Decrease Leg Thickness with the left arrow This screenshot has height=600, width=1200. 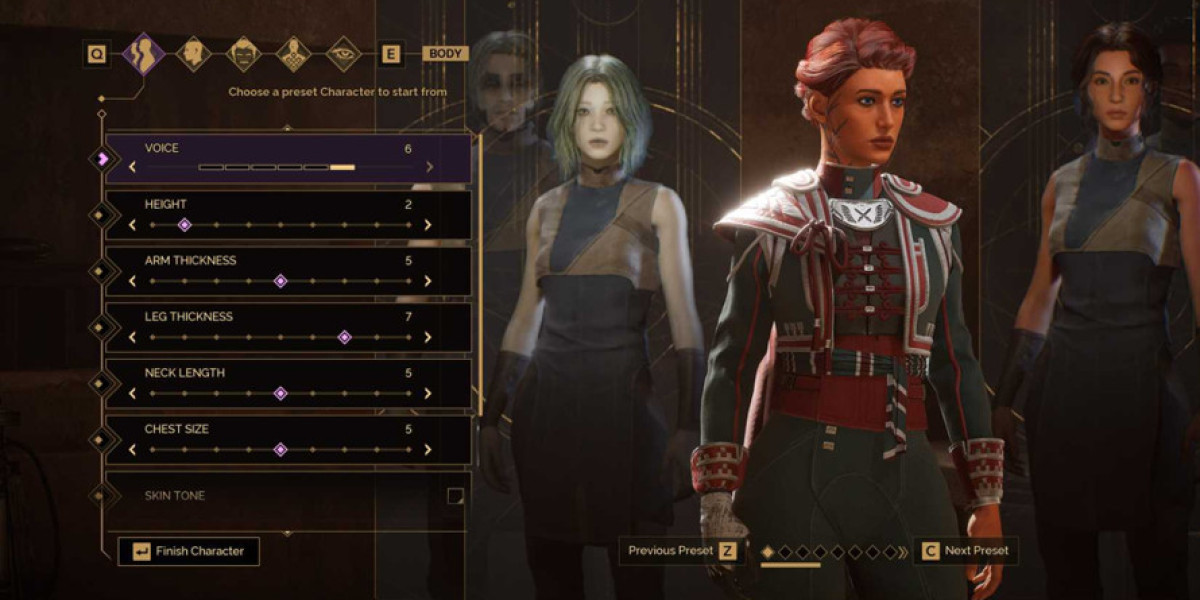coord(132,337)
